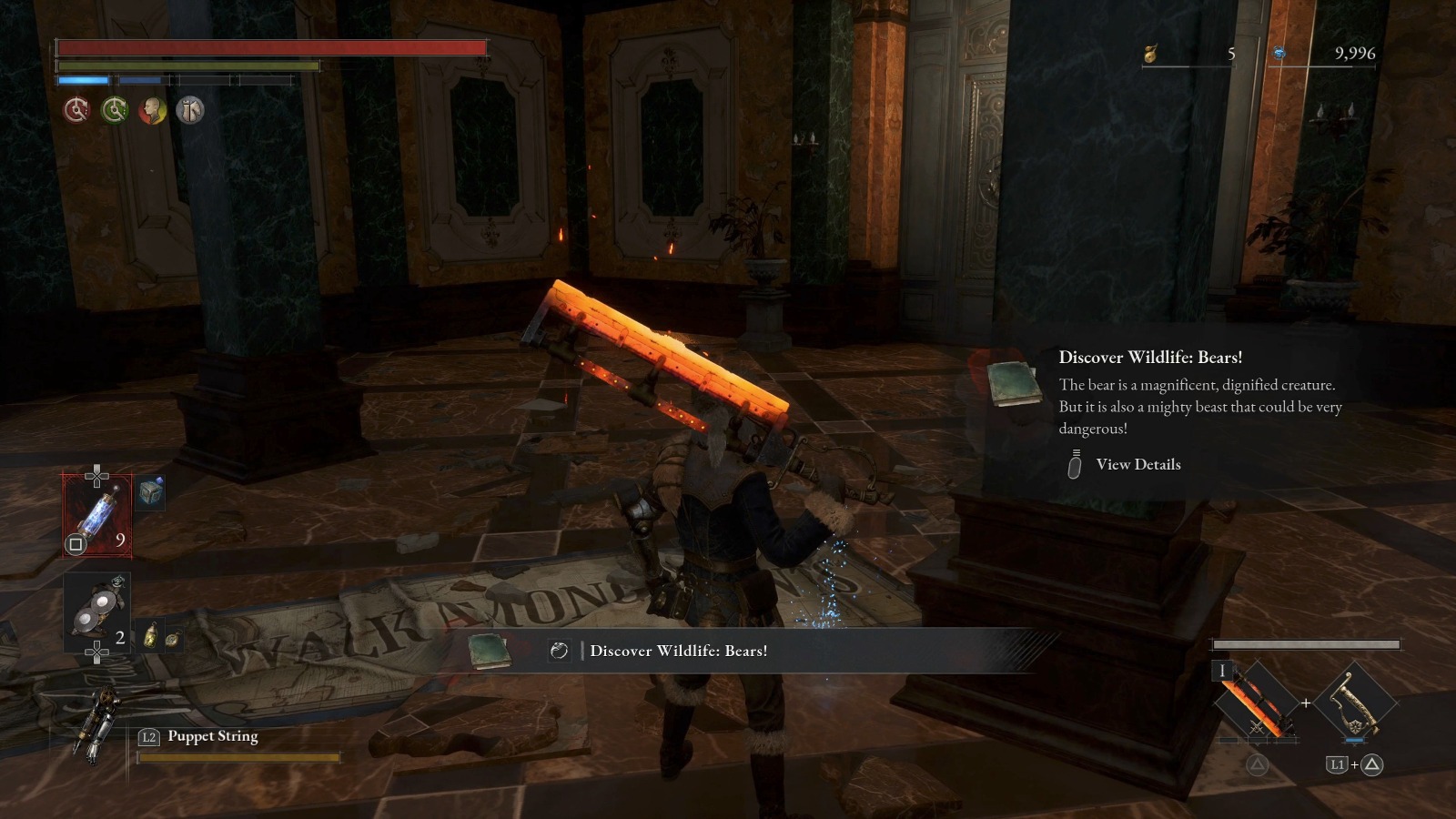Viewport: 1456px width, 819px height.
Task: Click the ornate handle Fable Art slot
Action: (x=1356, y=703)
